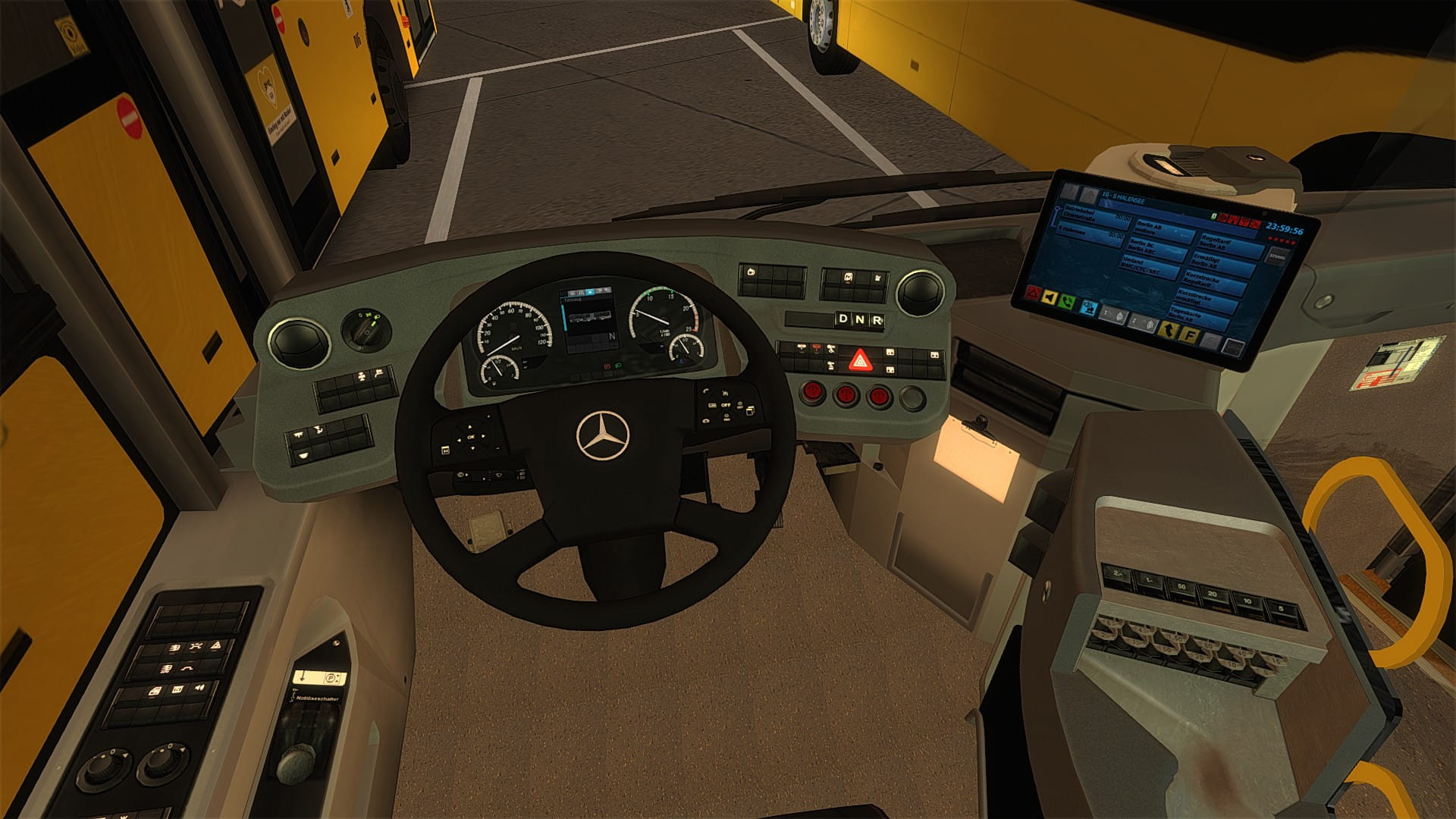Click the OK button on steering wheel

coord(471,437)
